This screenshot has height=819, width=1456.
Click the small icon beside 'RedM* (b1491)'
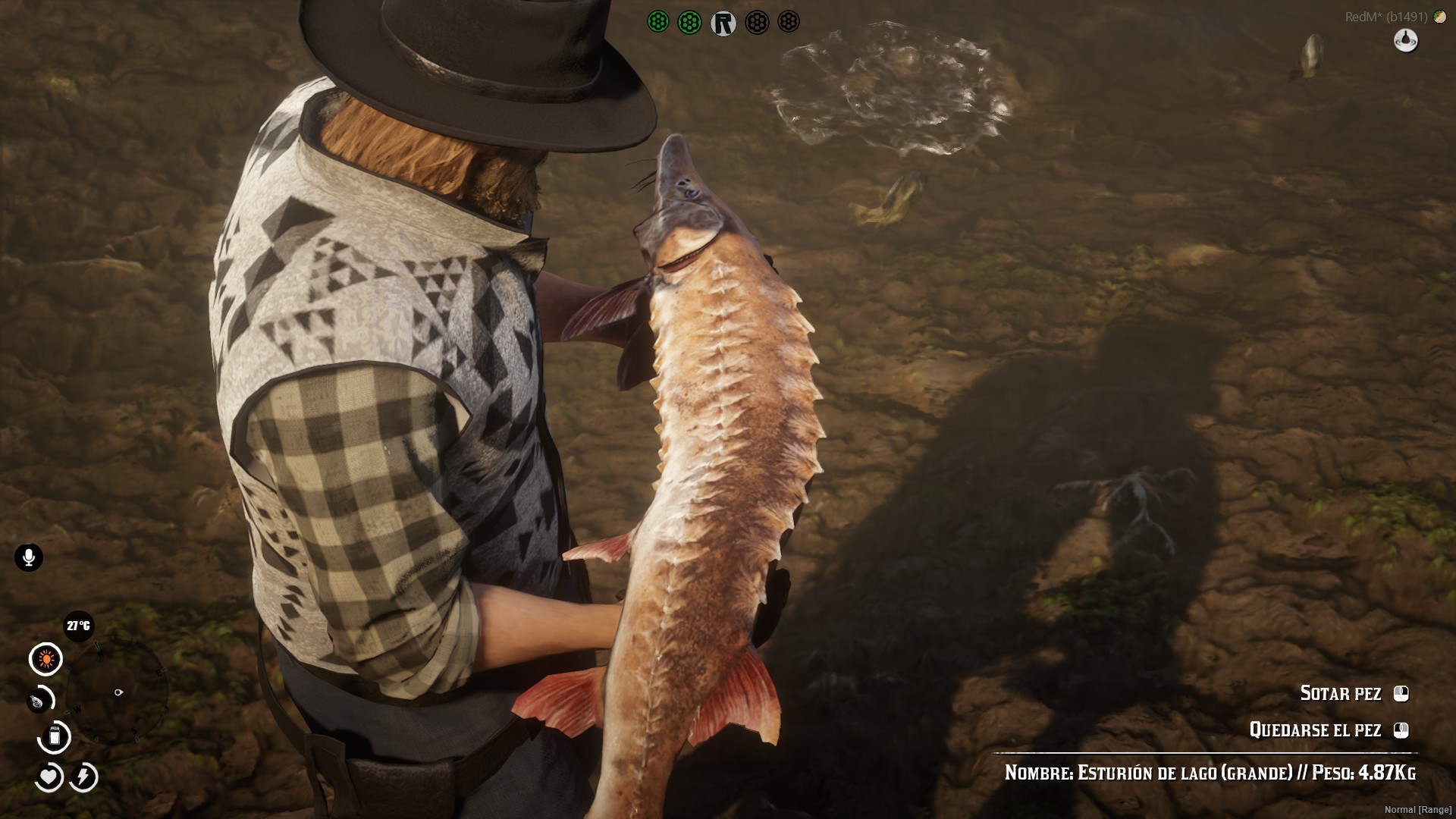(1442, 15)
